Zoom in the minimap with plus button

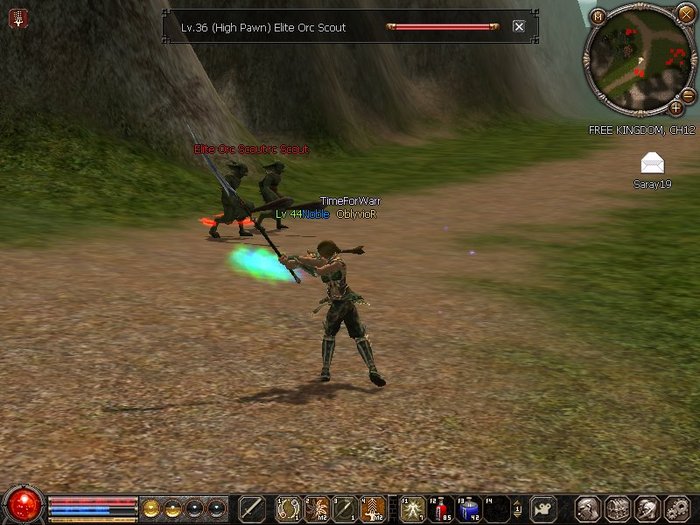click(676, 108)
